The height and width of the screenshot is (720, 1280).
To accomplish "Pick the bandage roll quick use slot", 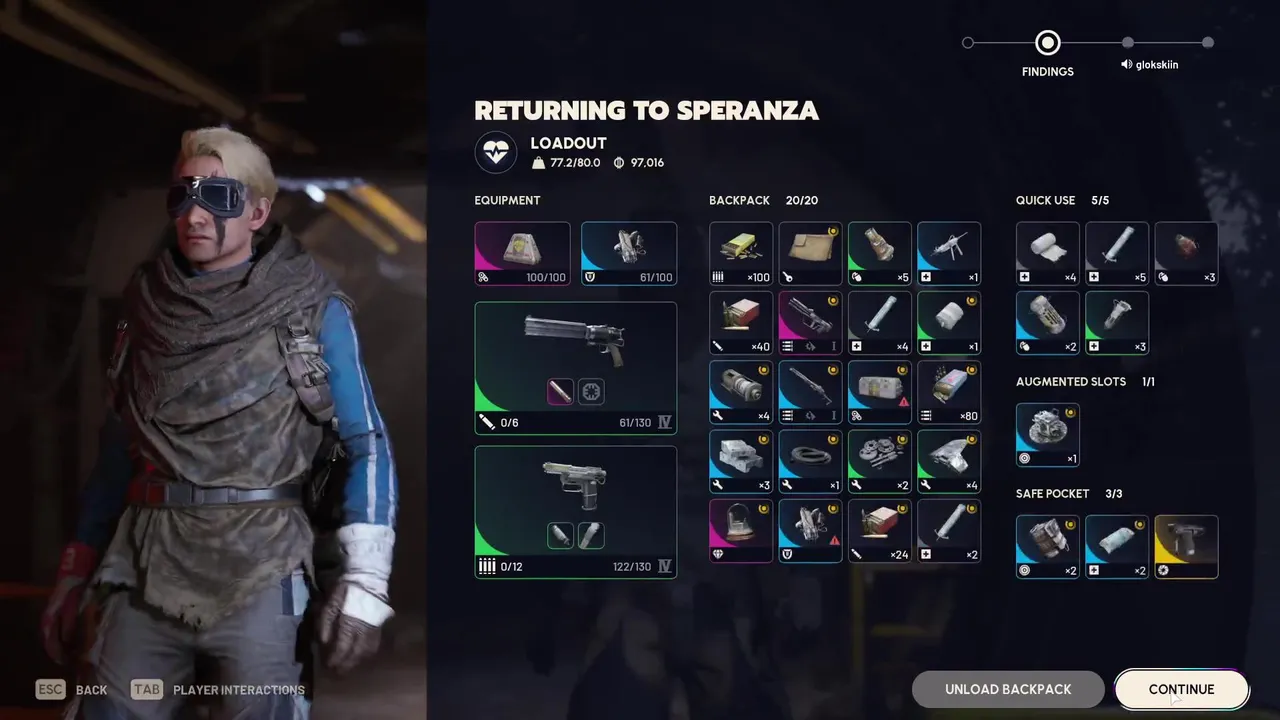I will (x=1047, y=253).
